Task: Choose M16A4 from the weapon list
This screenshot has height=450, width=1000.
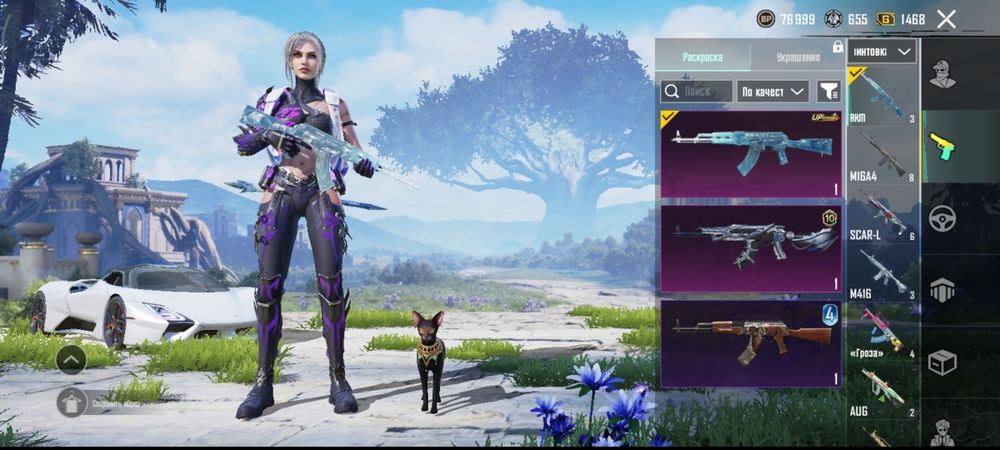Action: [x=882, y=155]
